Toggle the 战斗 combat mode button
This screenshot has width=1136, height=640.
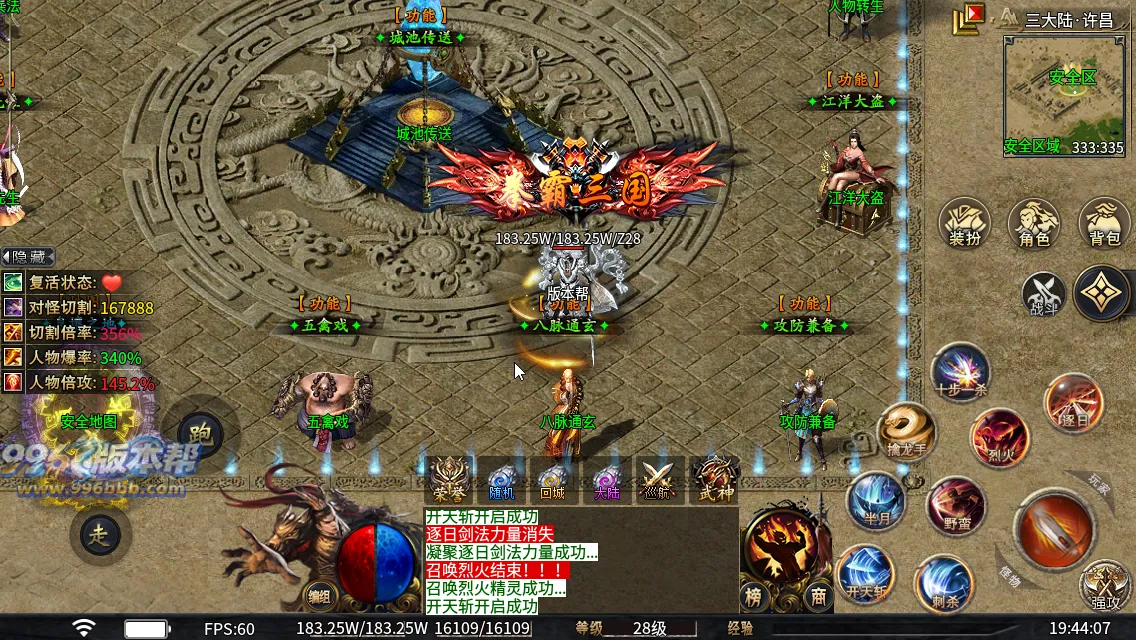[1043, 295]
